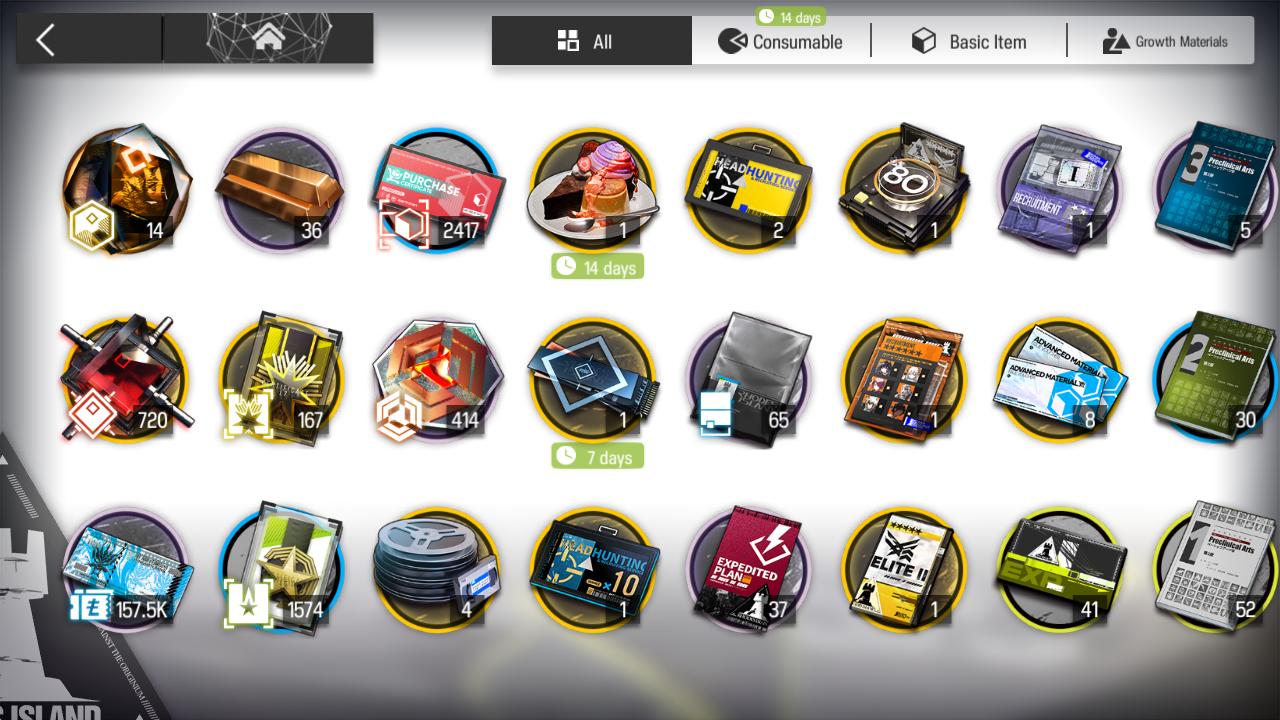1280x720 pixels.
Task: Select the stacked film reels item
Action: coord(436,568)
